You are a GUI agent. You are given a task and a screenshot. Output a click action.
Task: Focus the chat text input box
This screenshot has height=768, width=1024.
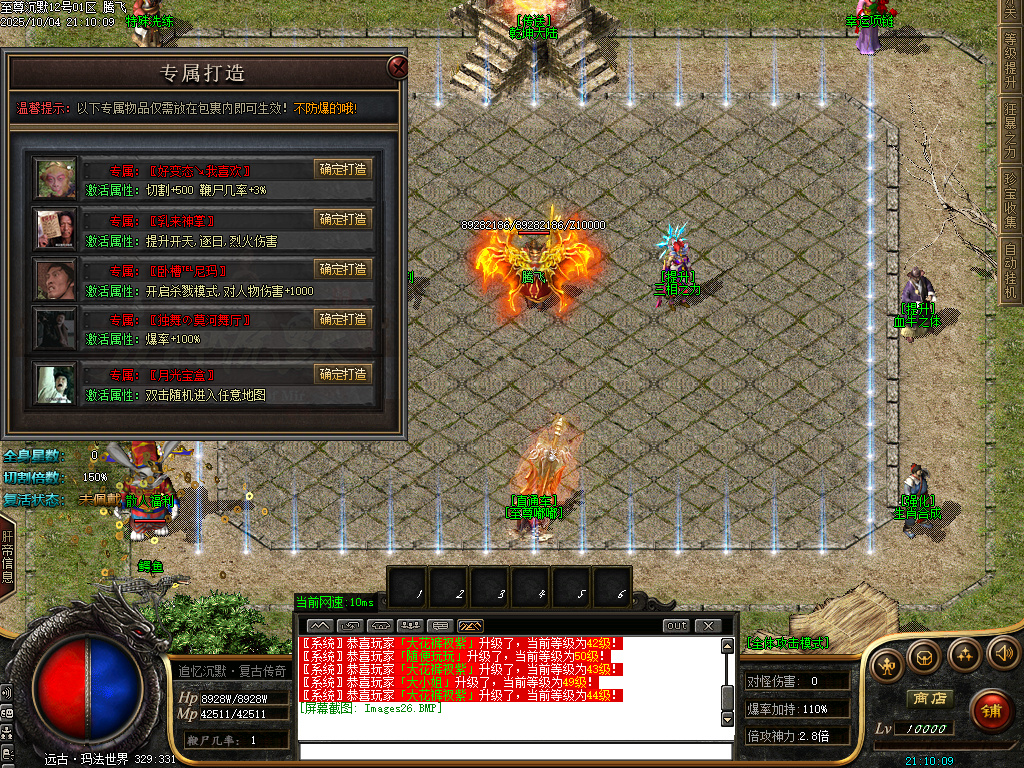tap(515, 751)
